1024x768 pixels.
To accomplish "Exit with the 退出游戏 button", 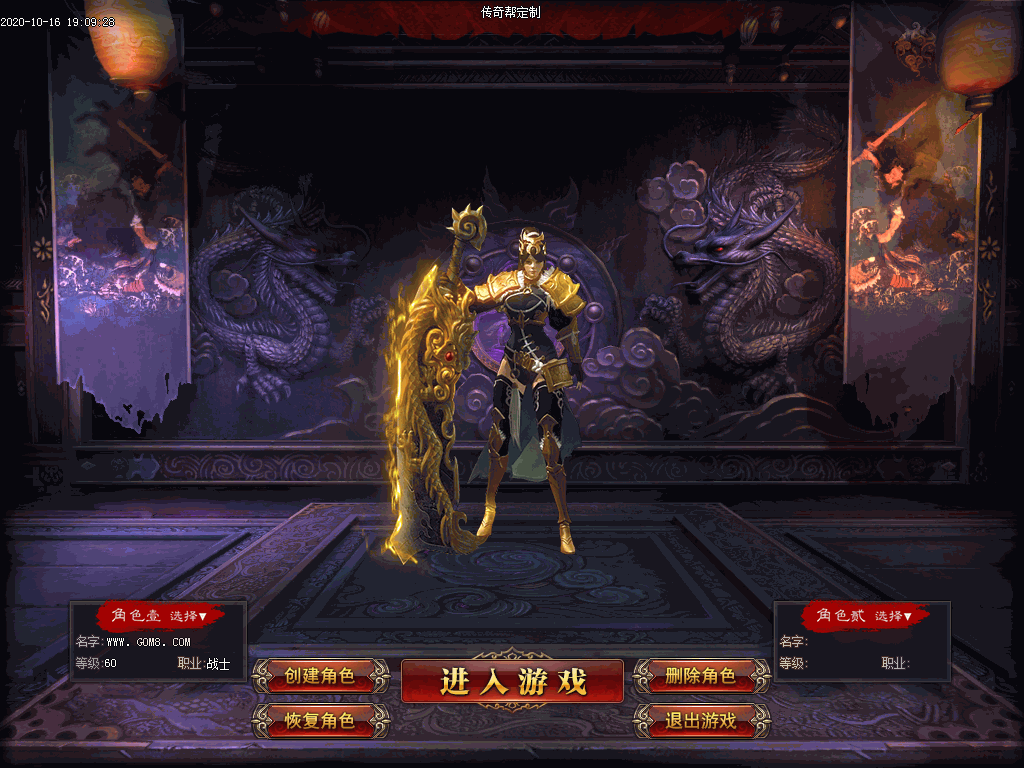I will pyautogui.click(x=701, y=720).
